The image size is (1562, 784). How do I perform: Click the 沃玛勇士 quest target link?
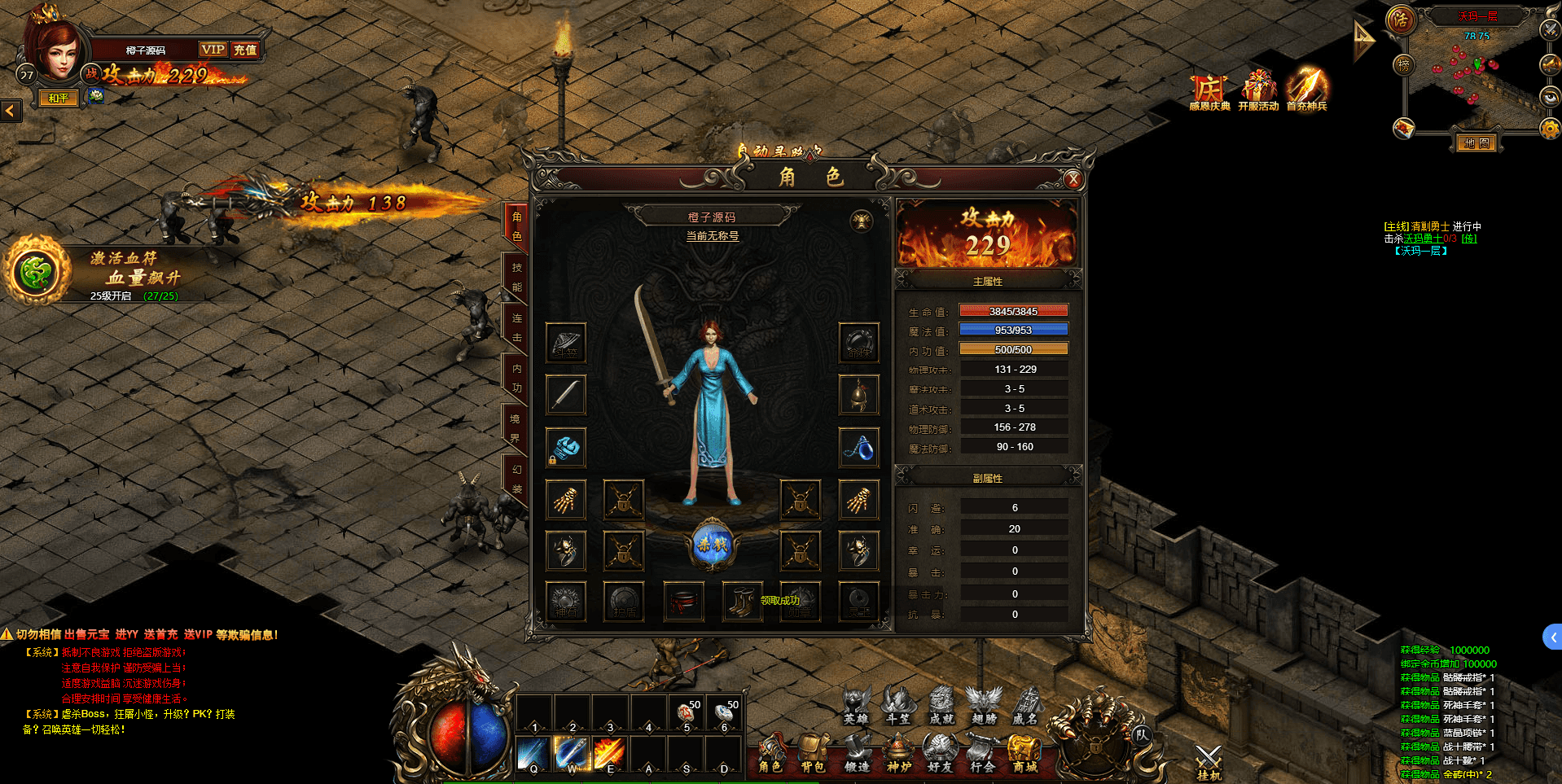1423,239
